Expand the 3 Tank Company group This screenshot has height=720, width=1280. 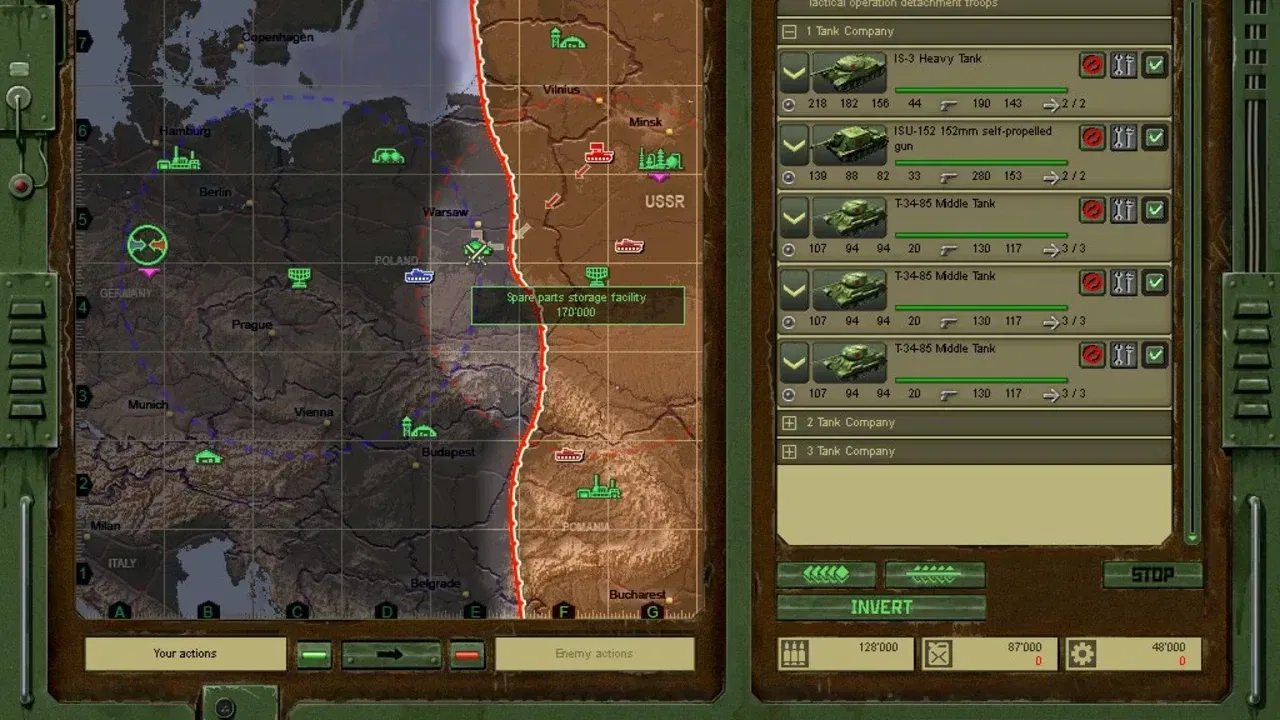[789, 452]
